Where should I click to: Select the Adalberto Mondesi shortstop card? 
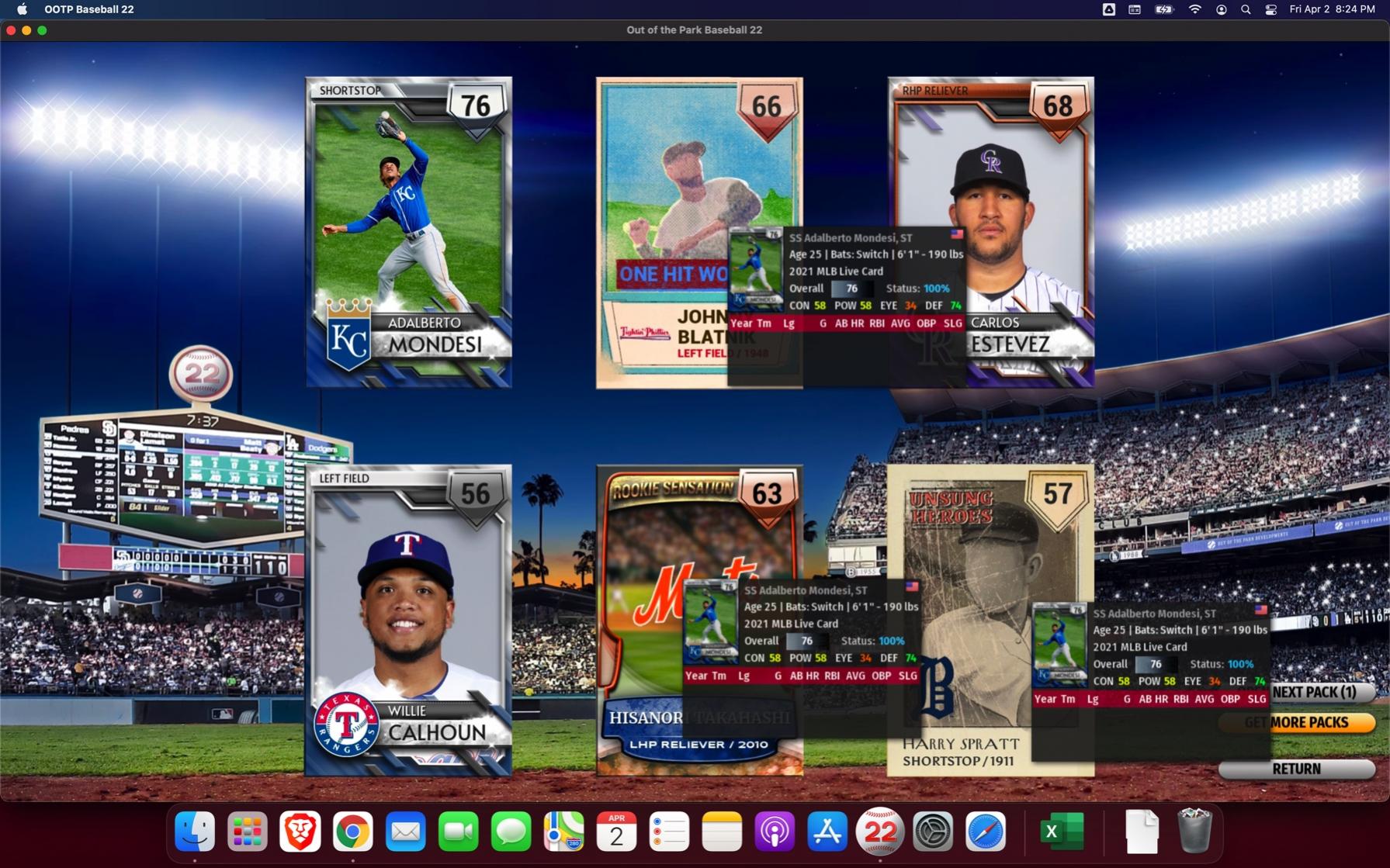pyautogui.click(x=408, y=231)
